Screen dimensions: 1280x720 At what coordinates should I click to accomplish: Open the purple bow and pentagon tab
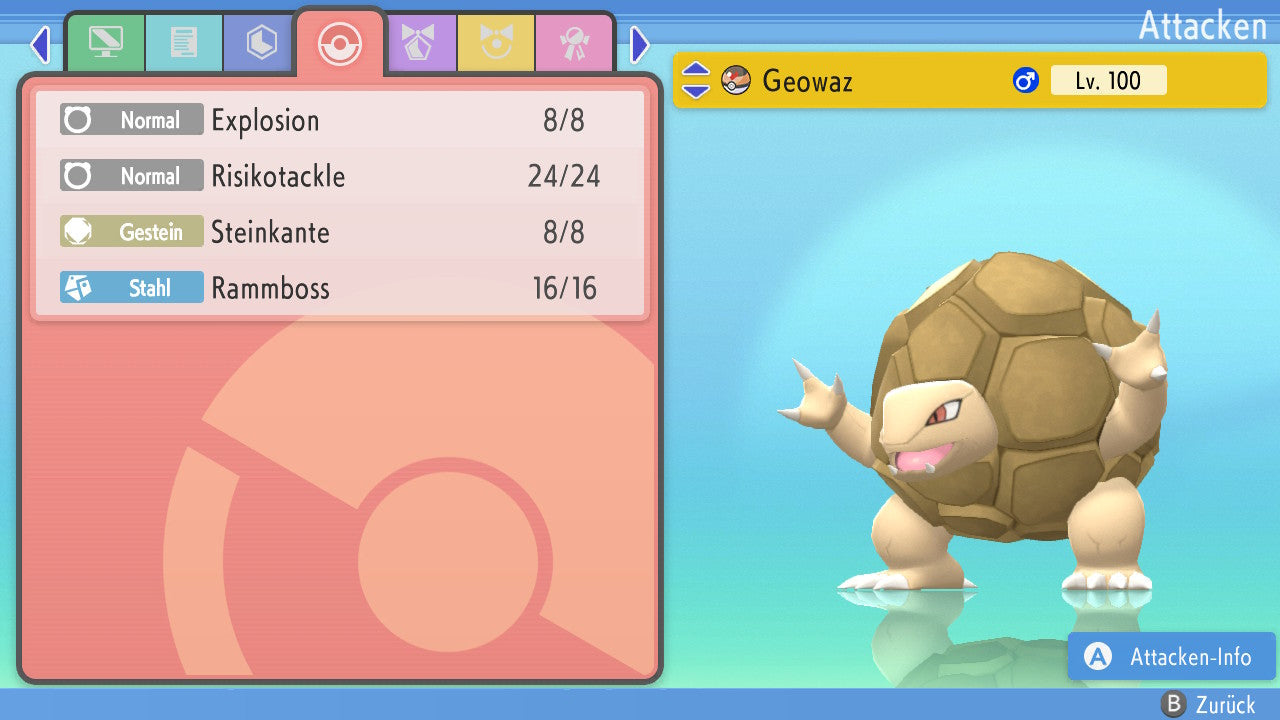419,43
